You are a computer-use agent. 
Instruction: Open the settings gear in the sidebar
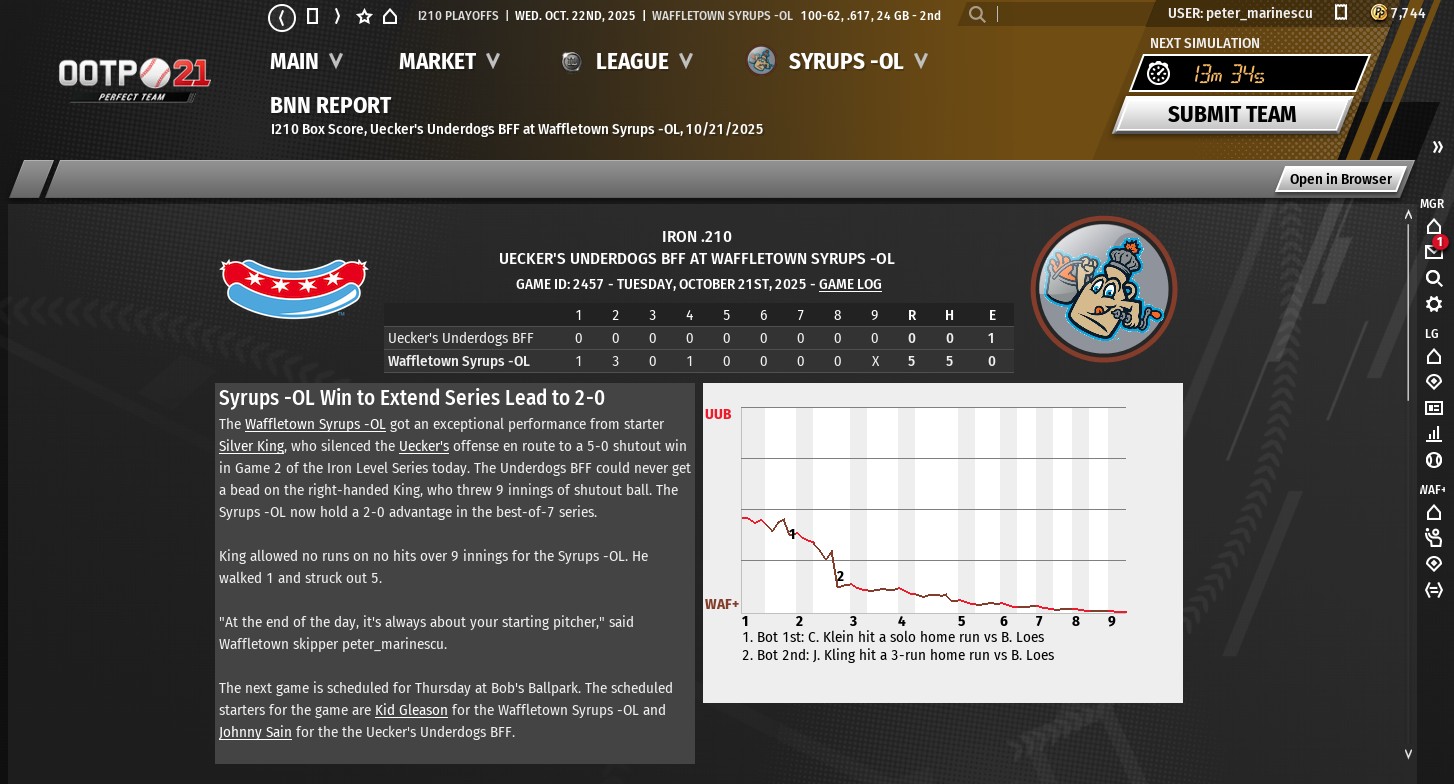(1433, 304)
